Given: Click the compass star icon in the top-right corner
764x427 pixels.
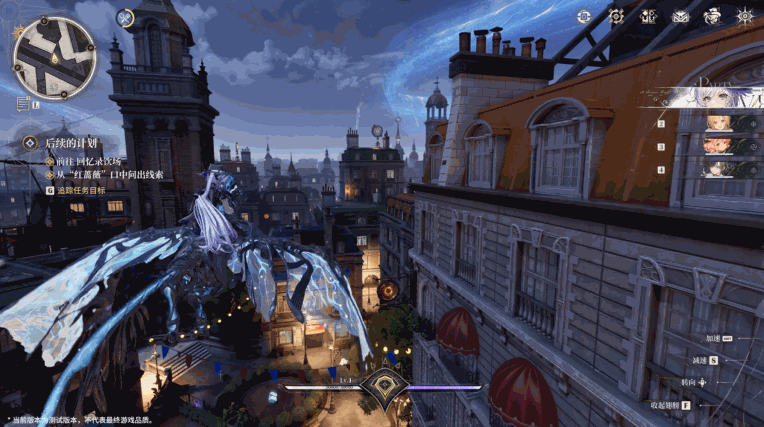Looking at the screenshot, I should 745,16.
